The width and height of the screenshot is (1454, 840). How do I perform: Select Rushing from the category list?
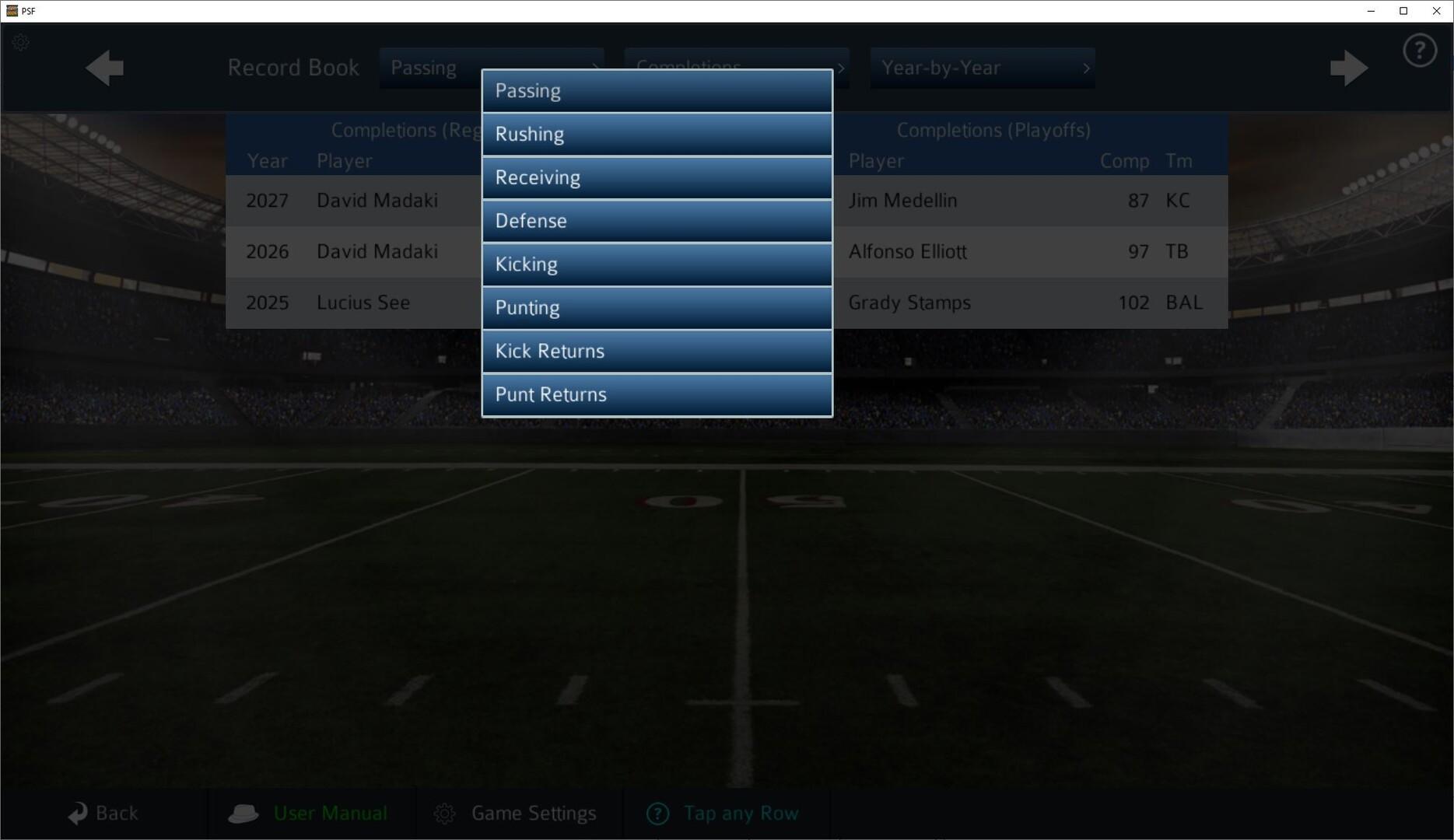click(x=656, y=134)
